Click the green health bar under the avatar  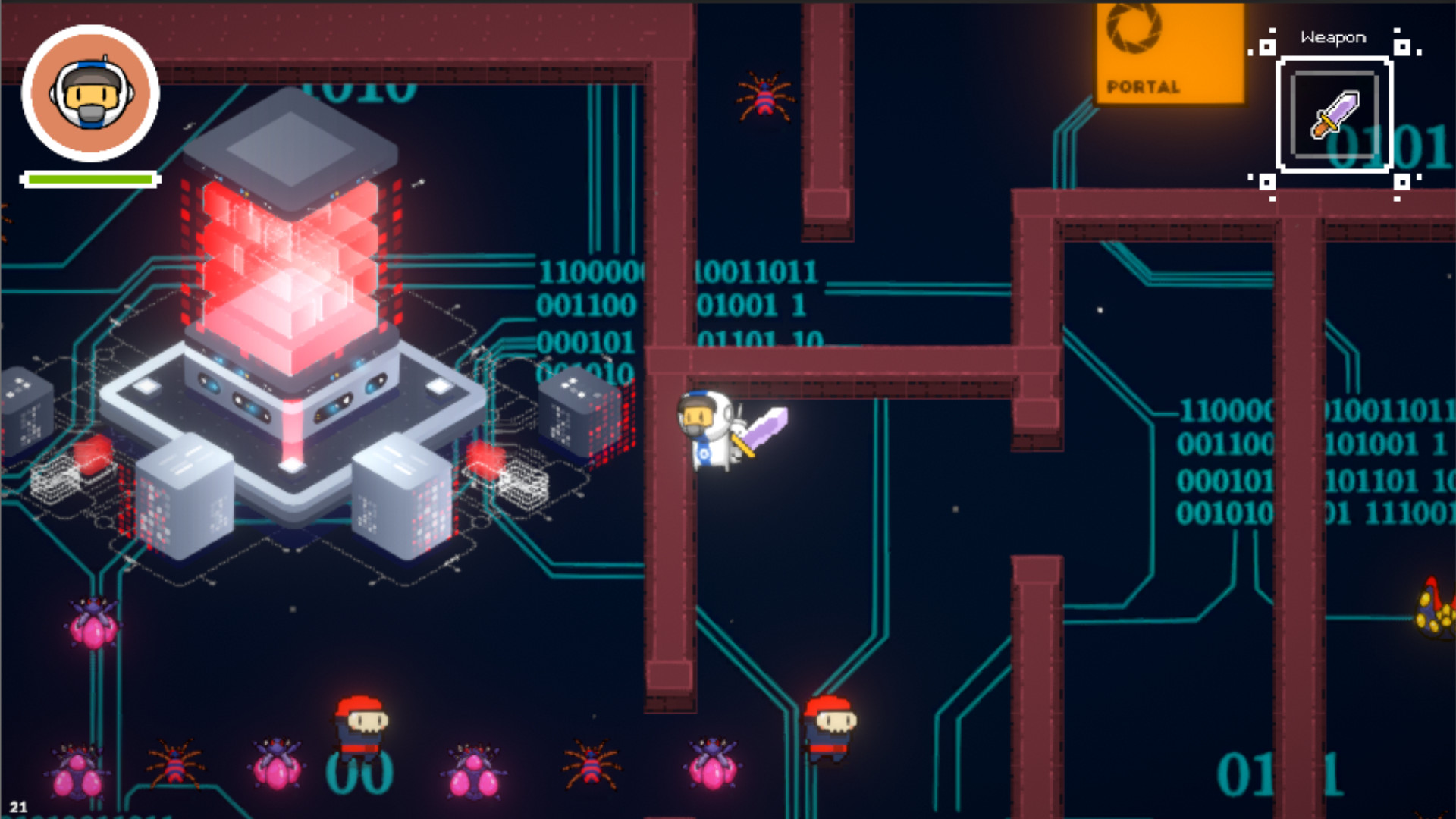point(91,179)
